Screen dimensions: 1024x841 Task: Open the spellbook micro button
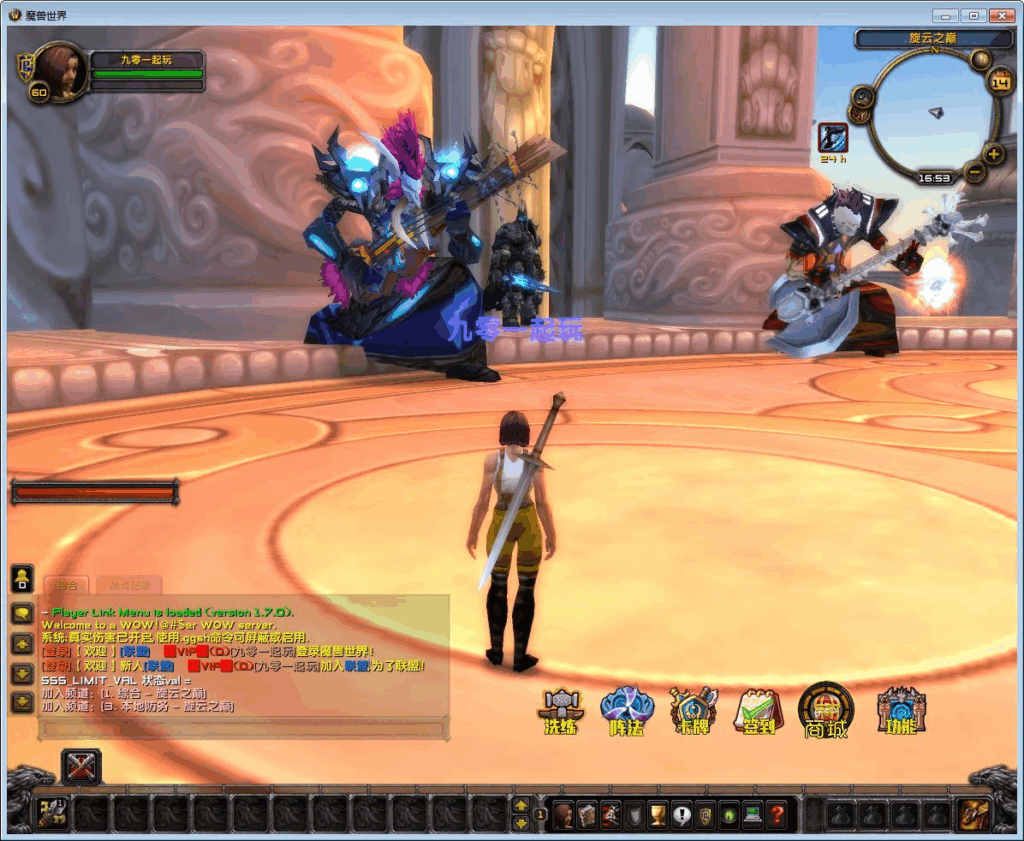pos(587,814)
